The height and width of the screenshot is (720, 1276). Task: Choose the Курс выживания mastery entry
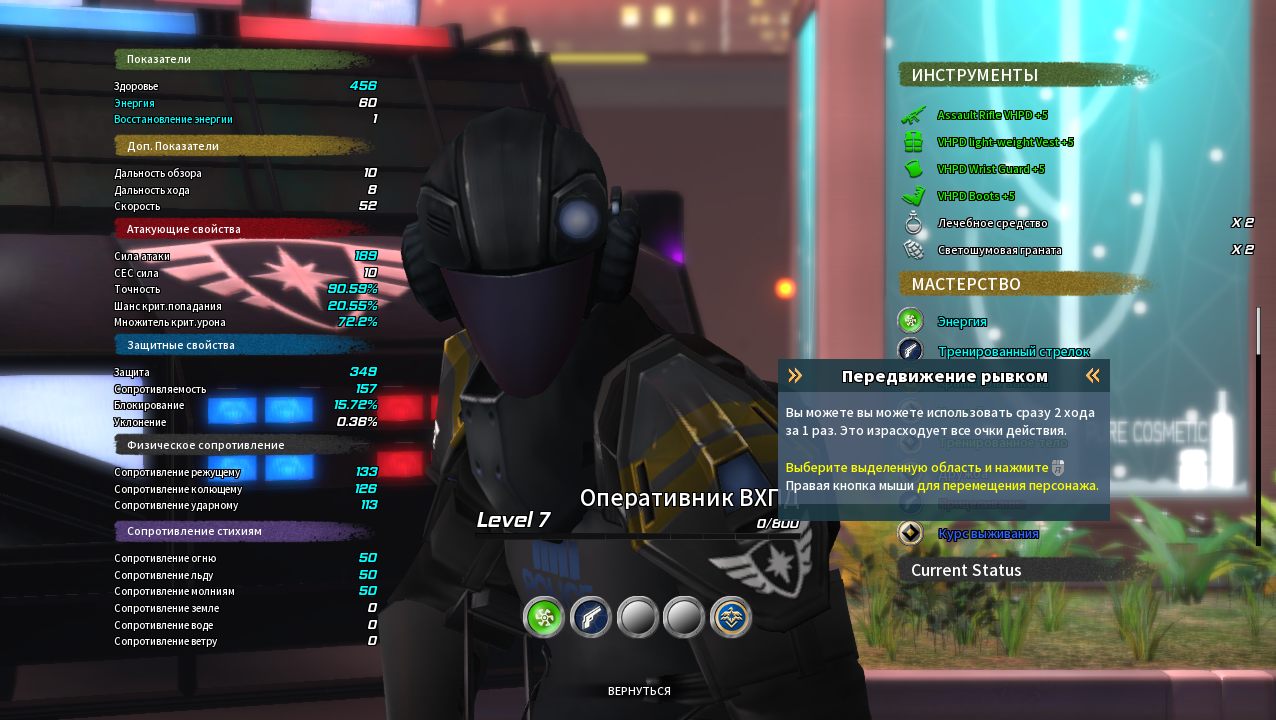[x=987, y=534]
